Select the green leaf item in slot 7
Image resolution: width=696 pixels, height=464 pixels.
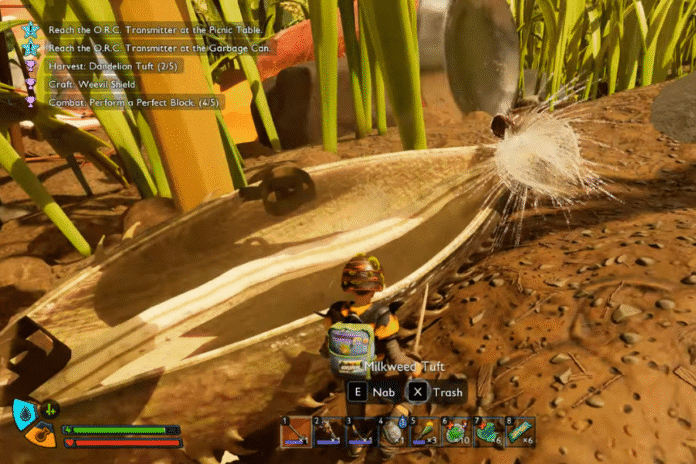click(x=488, y=431)
